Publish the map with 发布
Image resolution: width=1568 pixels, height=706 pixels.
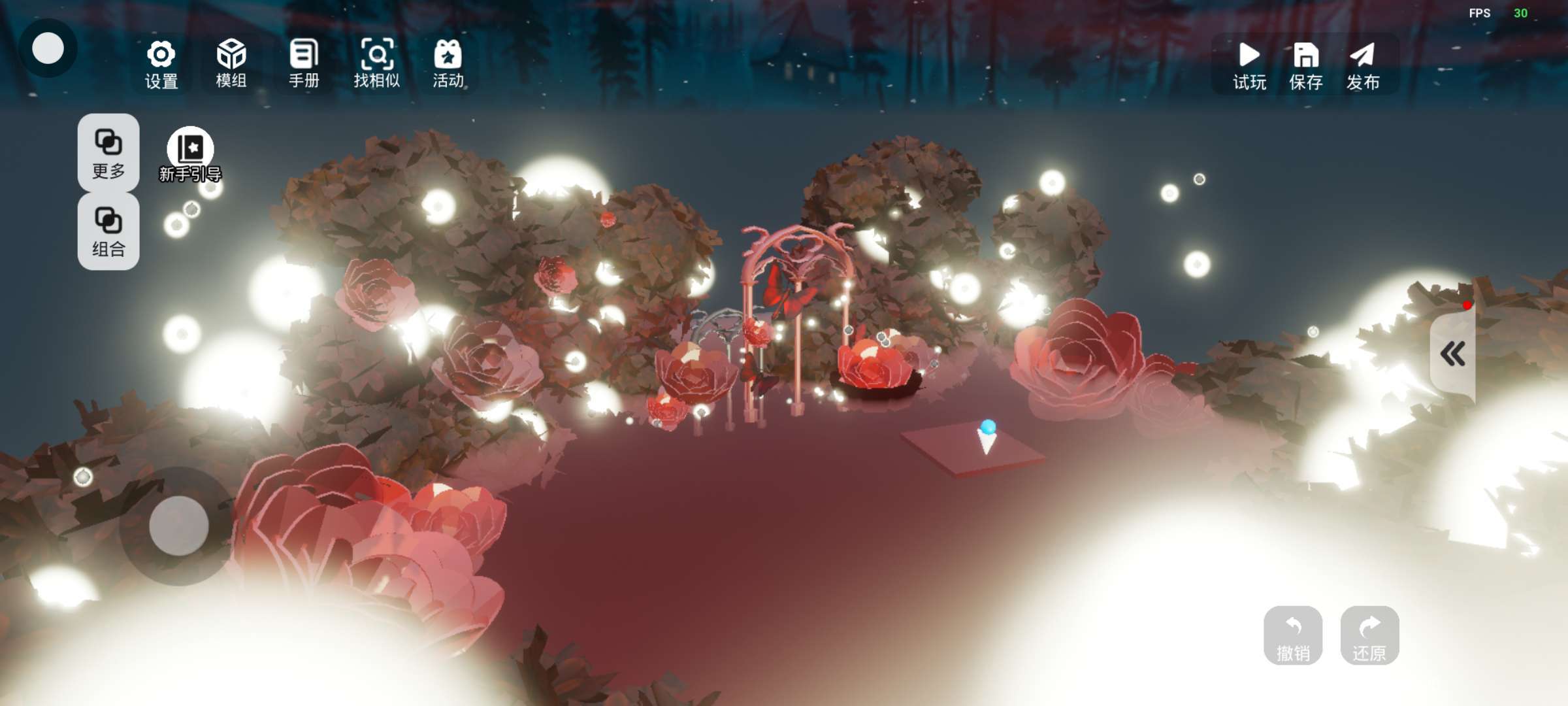pyautogui.click(x=1363, y=65)
